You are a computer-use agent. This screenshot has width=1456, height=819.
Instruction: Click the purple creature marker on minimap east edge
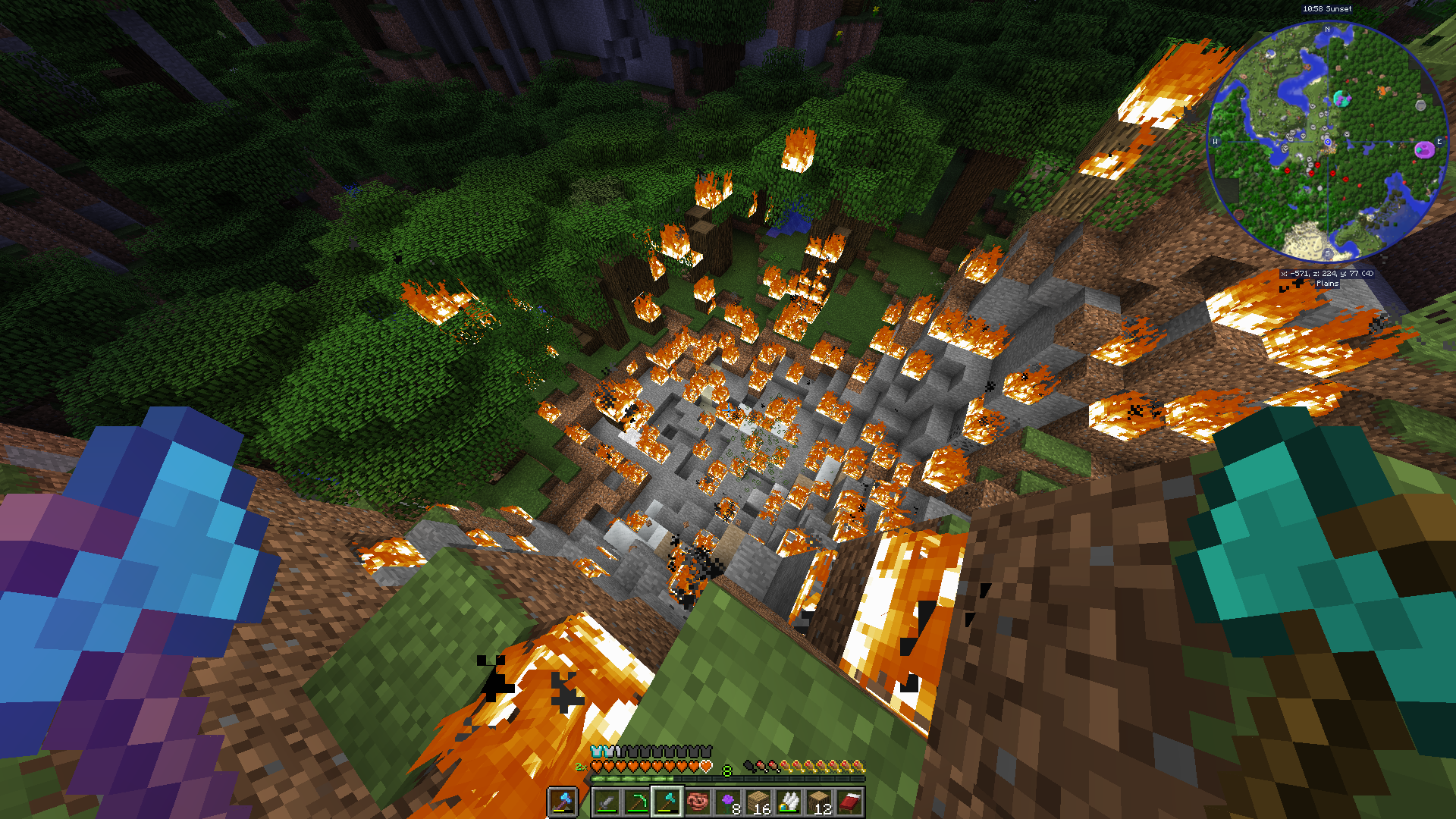[1424, 149]
